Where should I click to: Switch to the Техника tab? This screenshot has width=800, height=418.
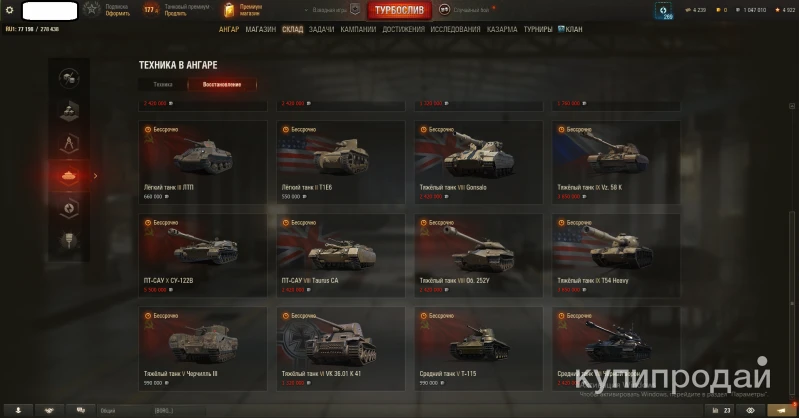(162, 85)
